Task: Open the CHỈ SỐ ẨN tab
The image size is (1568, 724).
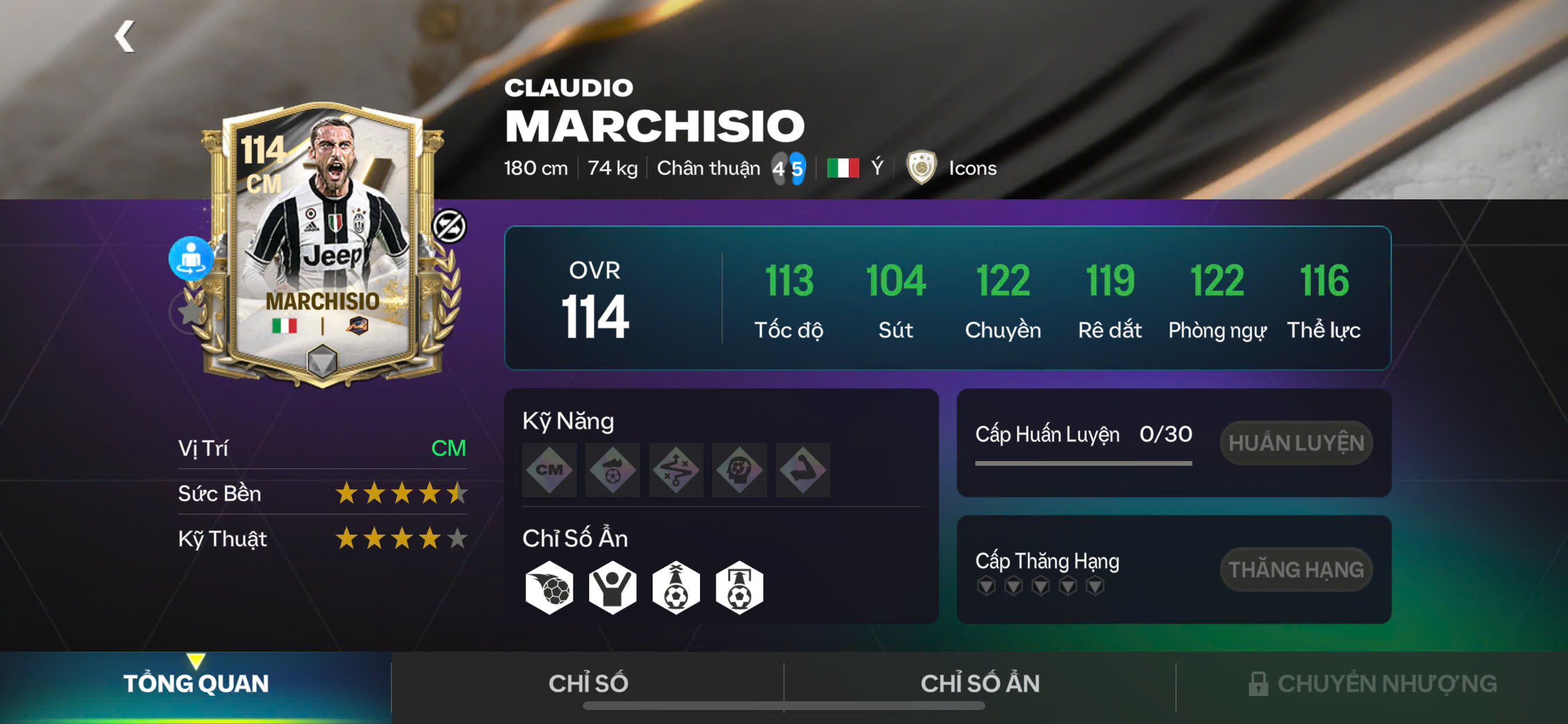Action: 979,683
